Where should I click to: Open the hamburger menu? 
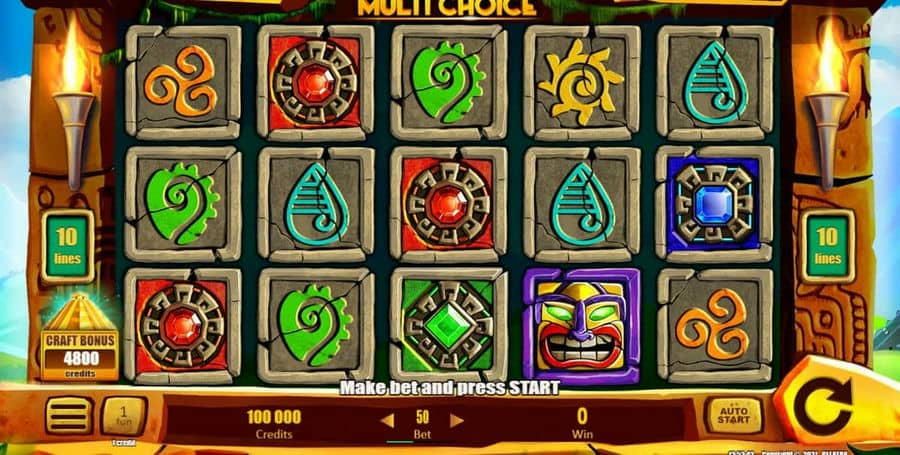[x=69, y=416]
